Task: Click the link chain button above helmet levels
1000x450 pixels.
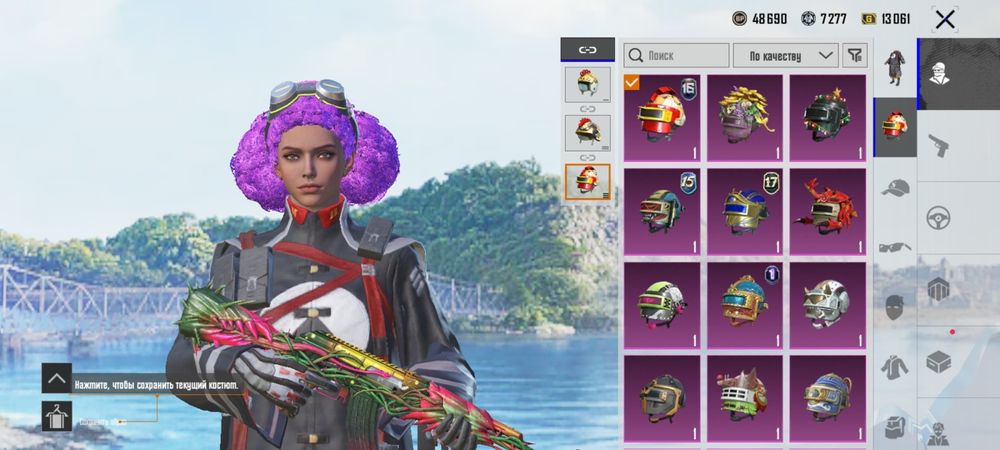Action: pyautogui.click(x=587, y=49)
